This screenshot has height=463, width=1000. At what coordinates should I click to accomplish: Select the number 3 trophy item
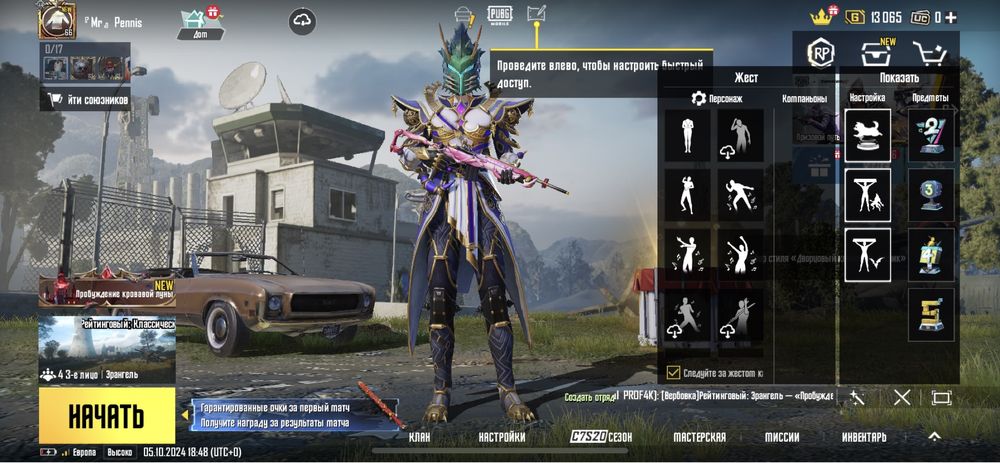(x=931, y=191)
